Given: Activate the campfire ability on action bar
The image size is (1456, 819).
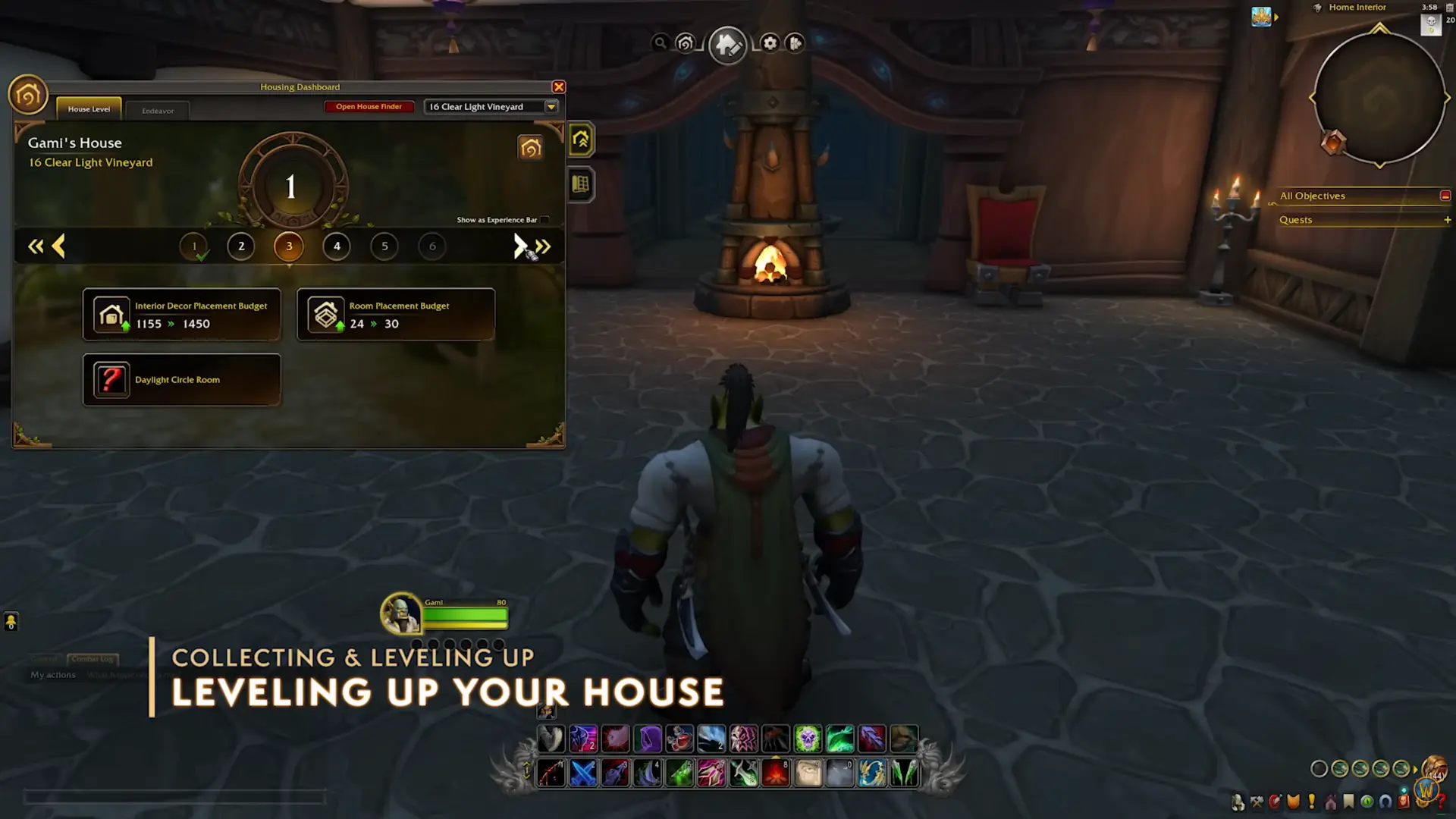Looking at the screenshot, I should pos(775,773).
